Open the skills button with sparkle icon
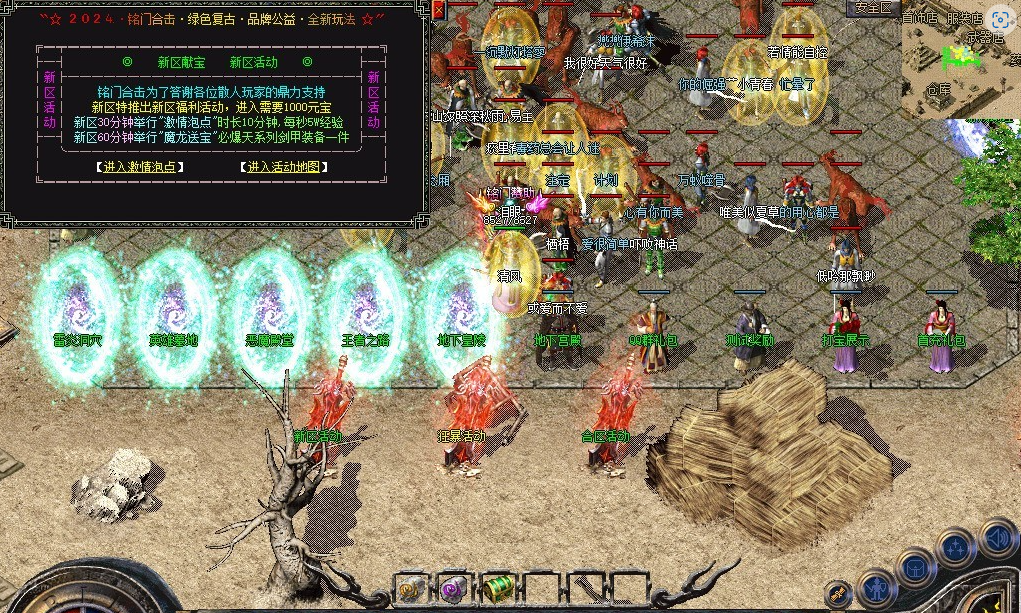 point(957,548)
